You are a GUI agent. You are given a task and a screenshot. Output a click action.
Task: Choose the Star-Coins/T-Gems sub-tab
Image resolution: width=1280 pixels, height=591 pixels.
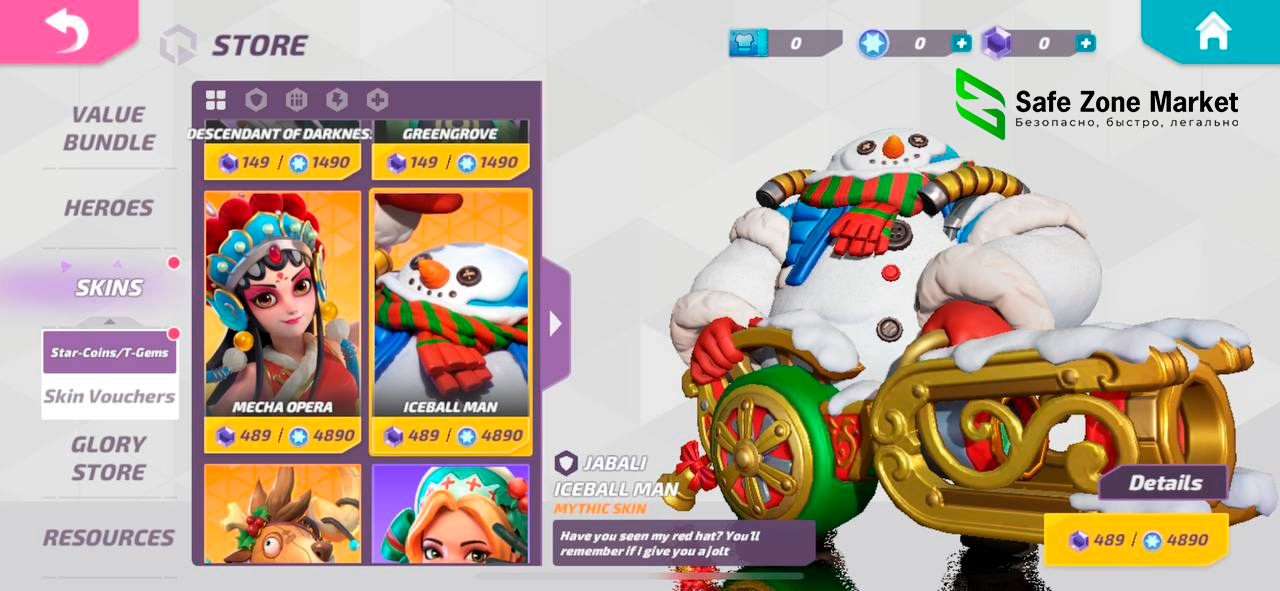click(x=110, y=353)
